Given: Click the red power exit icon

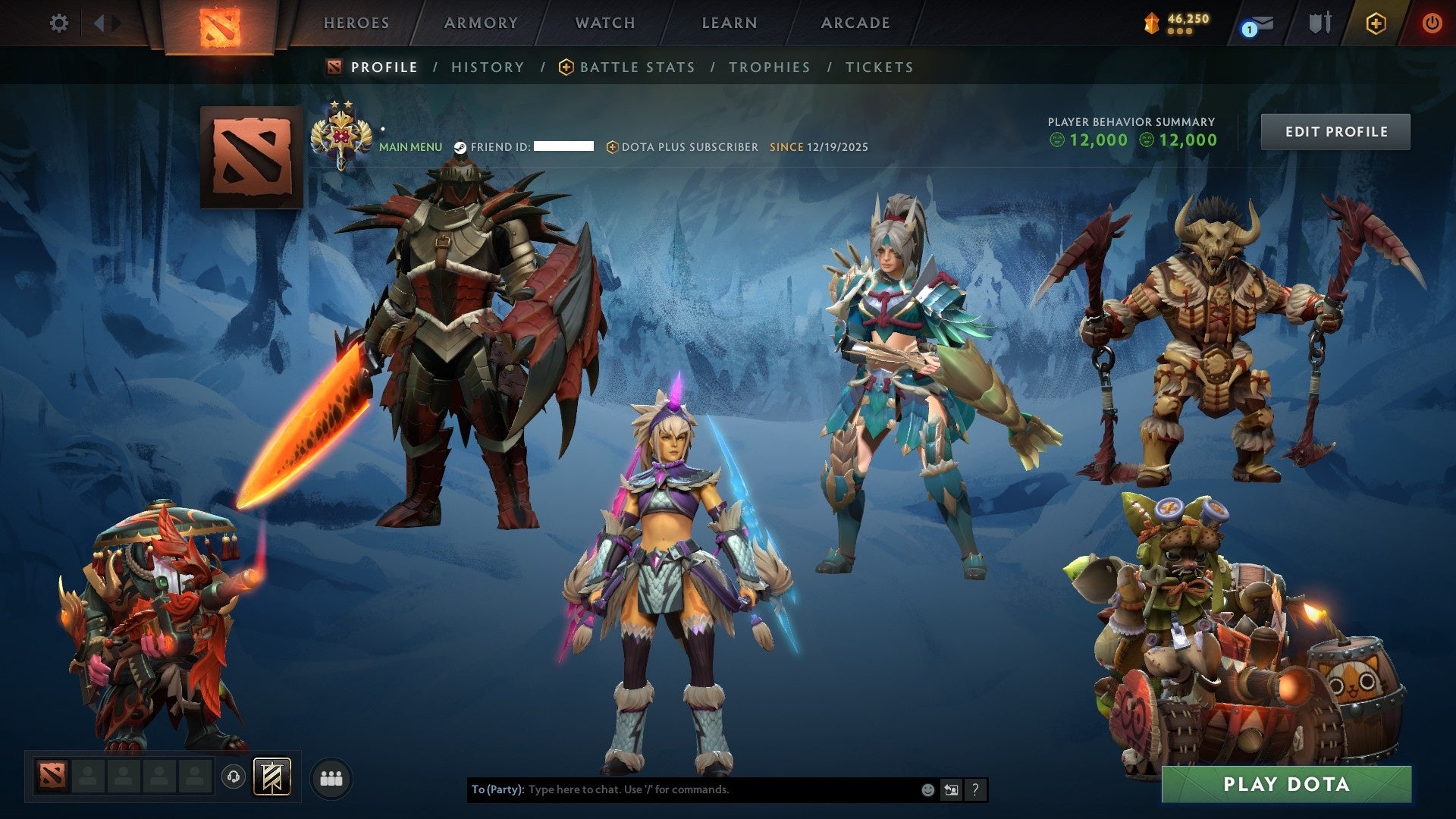Looking at the screenshot, I should (1432, 23).
